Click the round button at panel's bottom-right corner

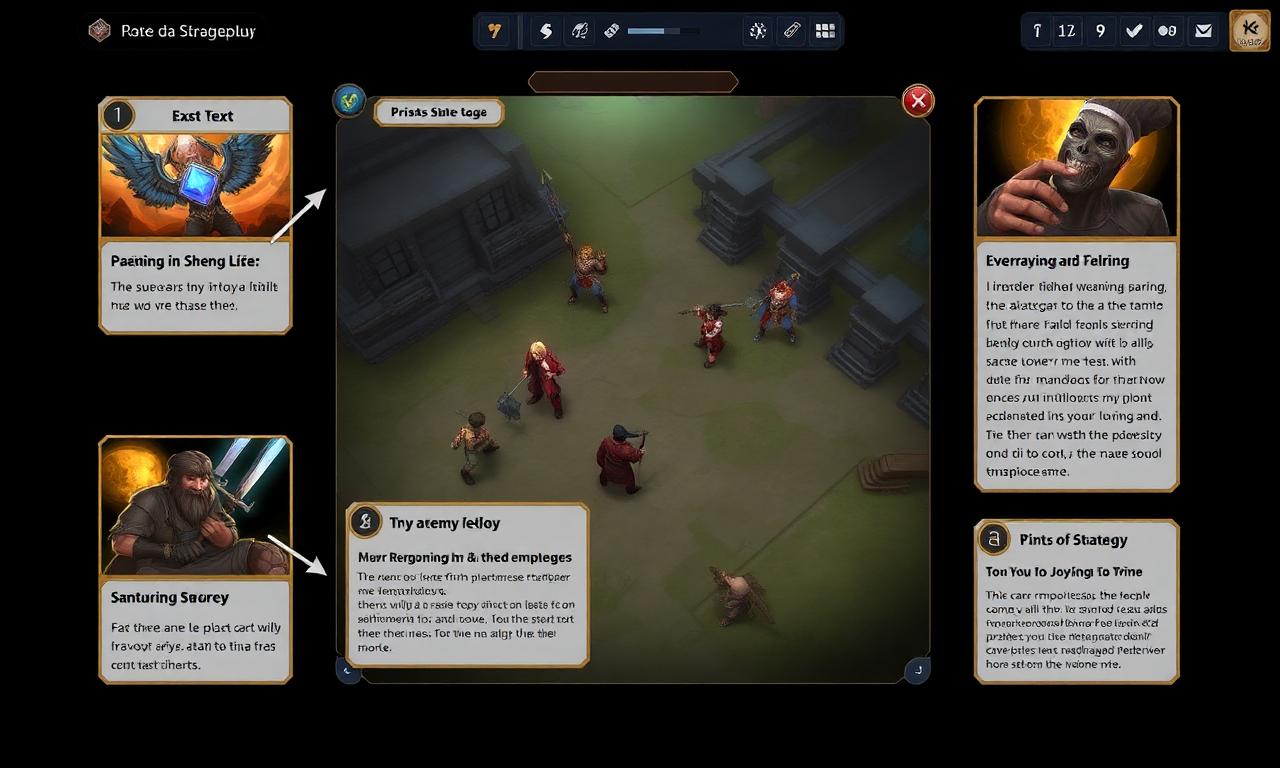pyautogui.click(x=916, y=670)
